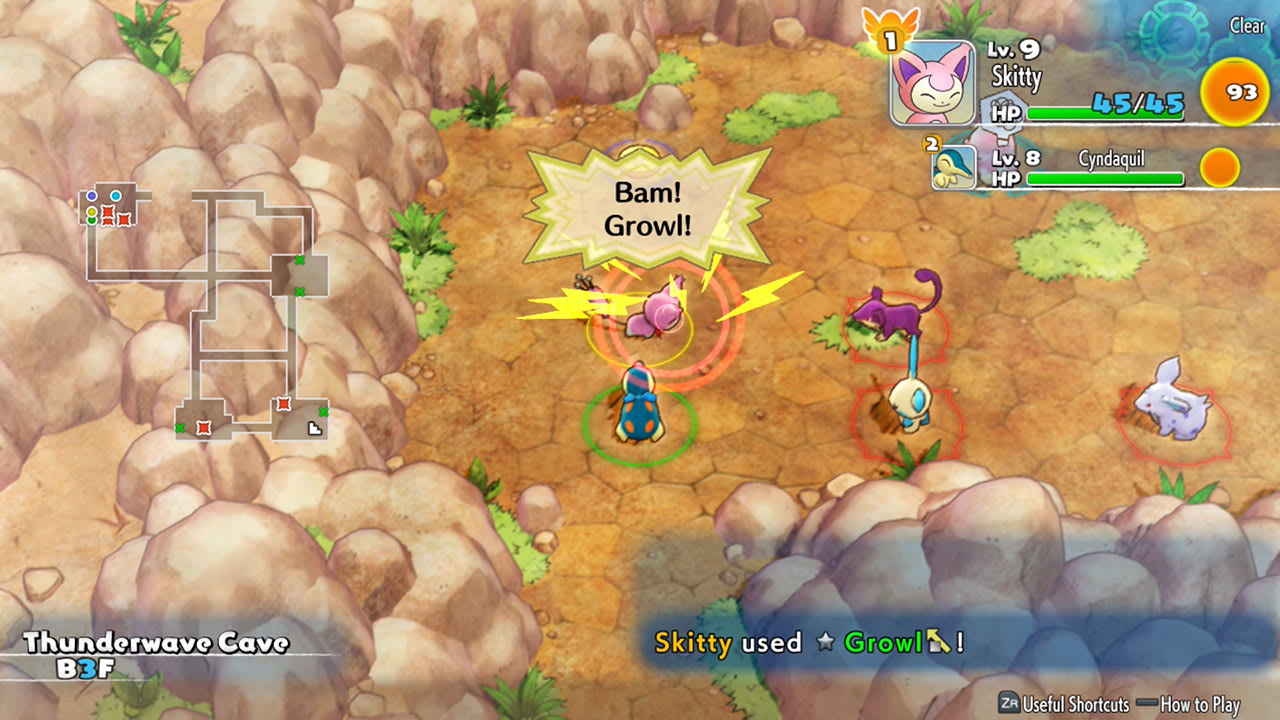The image size is (1280, 720).
Task: Click the number 2 teammate badge
Action: click(x=930, y=146)
